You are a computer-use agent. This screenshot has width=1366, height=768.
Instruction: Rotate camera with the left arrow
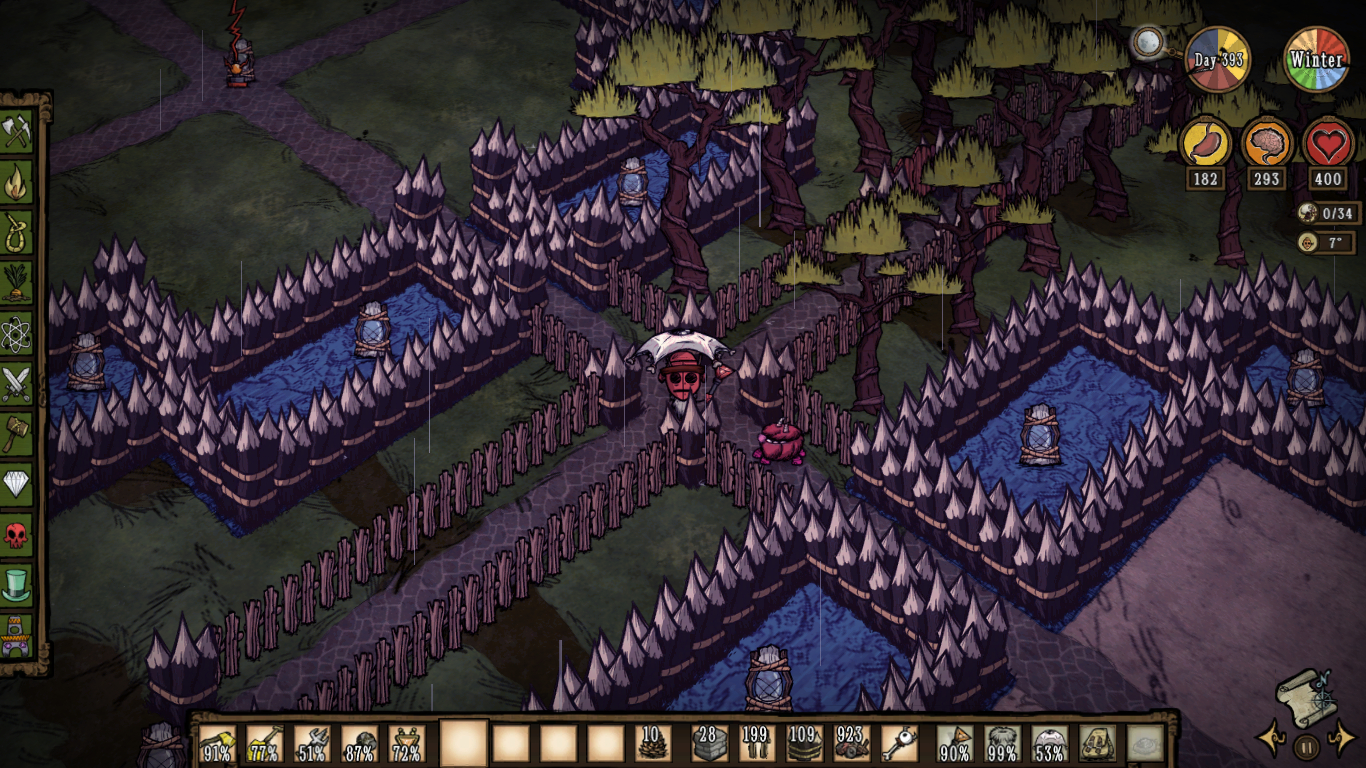pyautogui.click(x=1271, y=741)
